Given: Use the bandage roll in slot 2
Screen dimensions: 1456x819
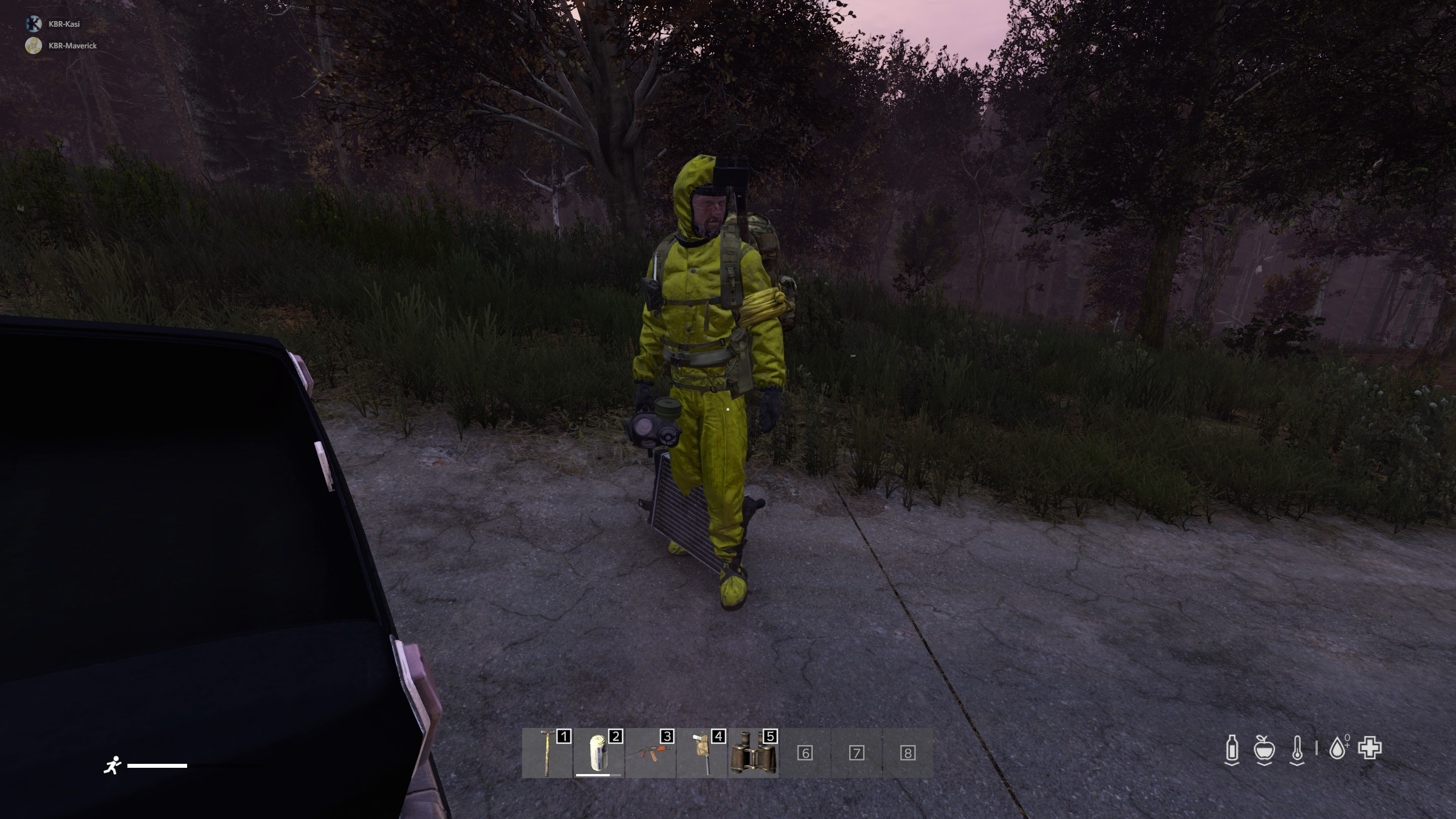Looking at the screenshot, I should [598, 753].
